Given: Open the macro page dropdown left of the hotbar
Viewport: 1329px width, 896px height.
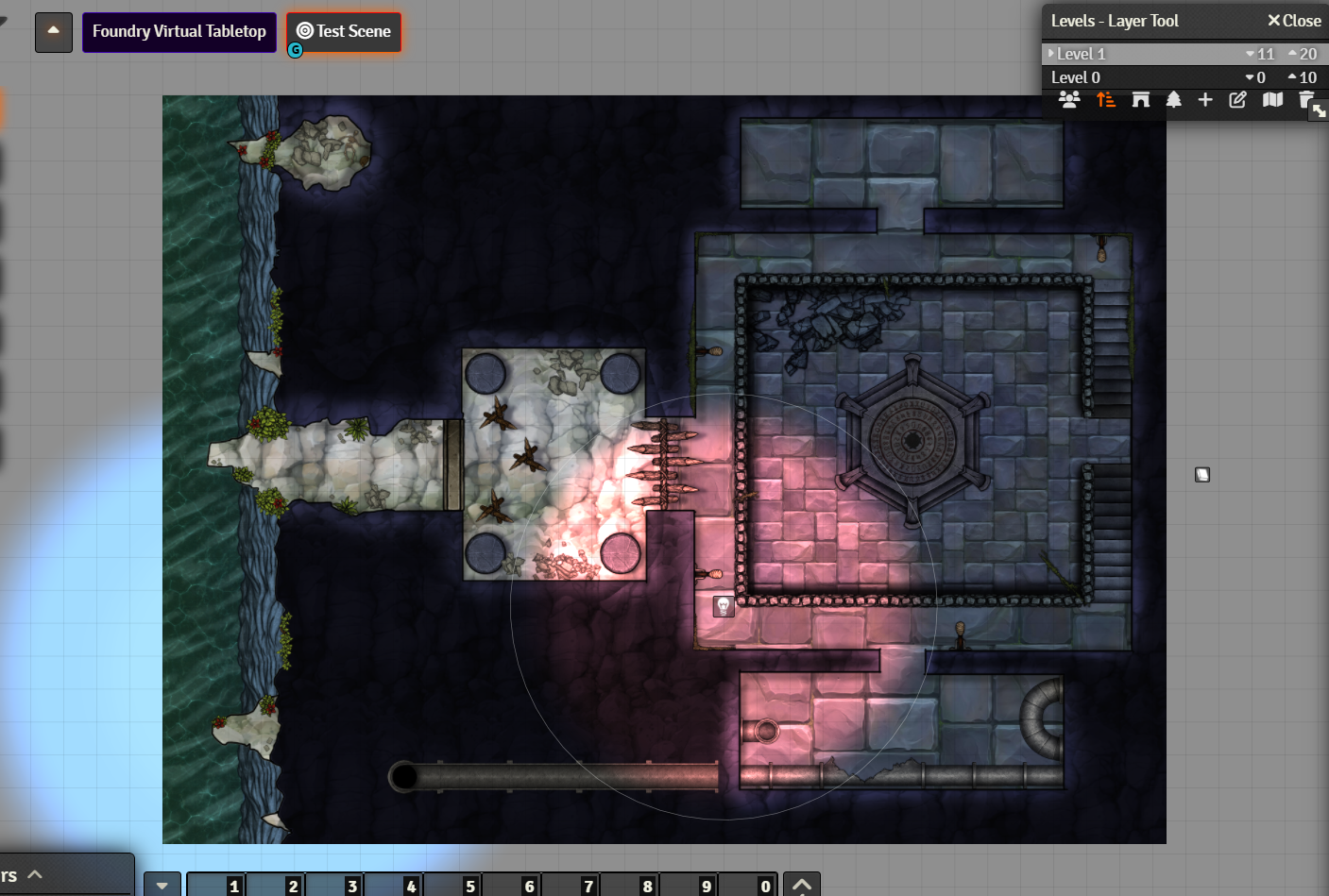Looking at the screenshot, I should click(x=162, y=884).
